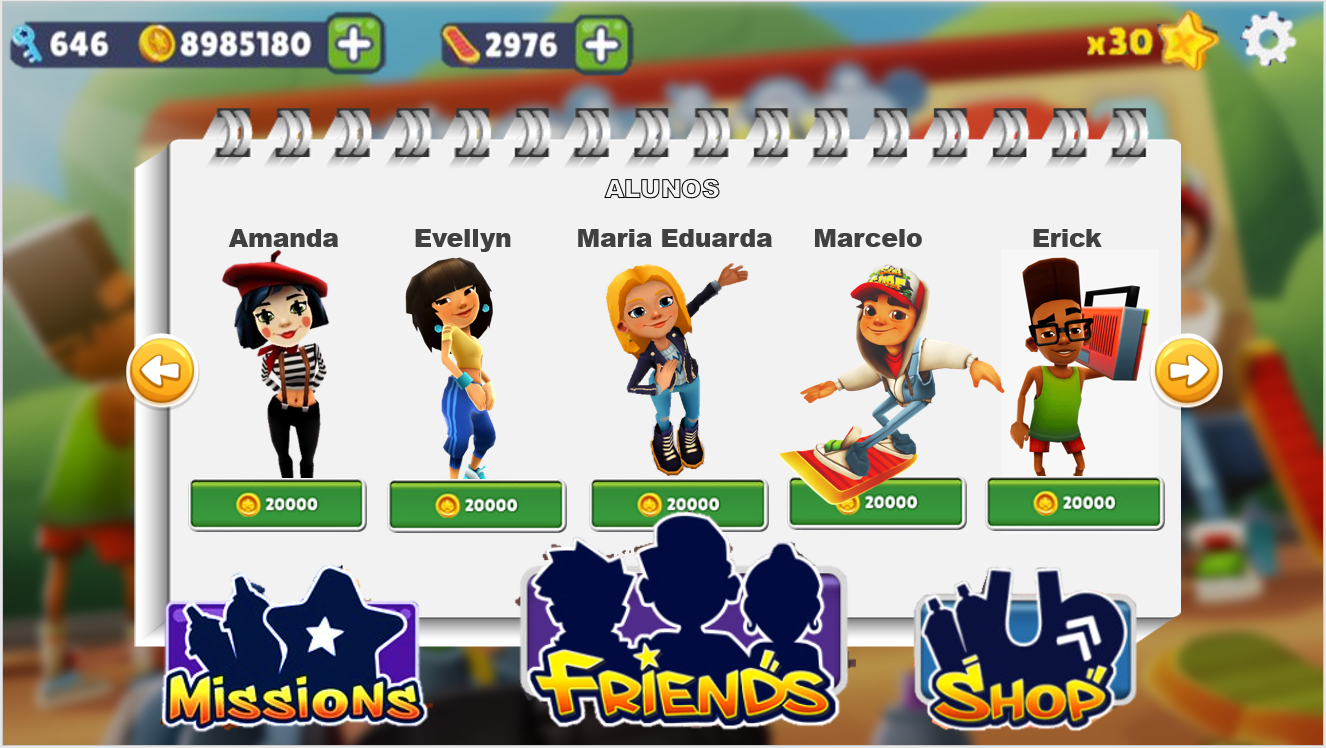1326x748 pixels.
Task: Buy Amanda for 20000 coins
Action: coord(276,504)
